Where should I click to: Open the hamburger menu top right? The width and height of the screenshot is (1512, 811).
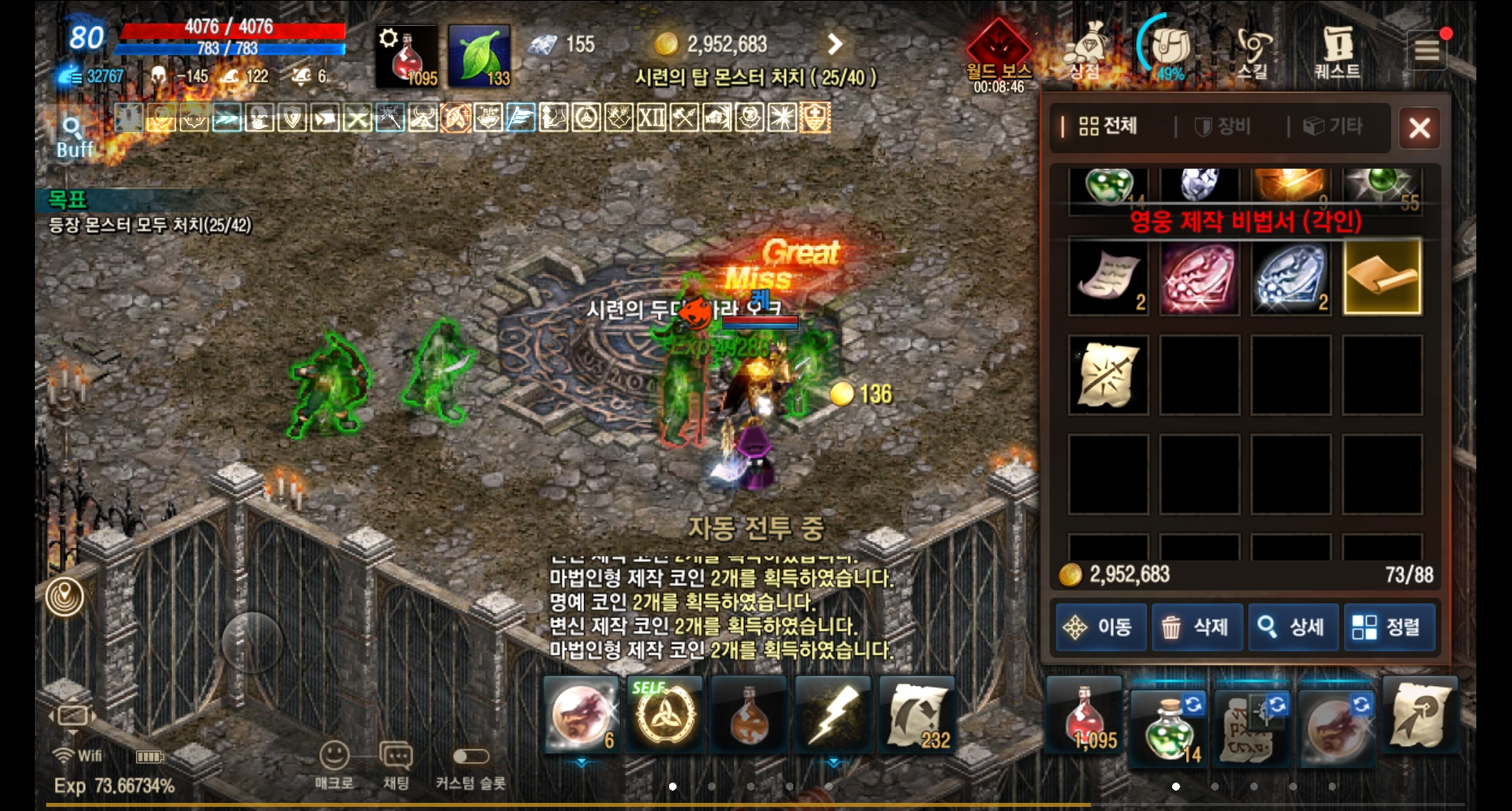click(x=1428, y=49)
